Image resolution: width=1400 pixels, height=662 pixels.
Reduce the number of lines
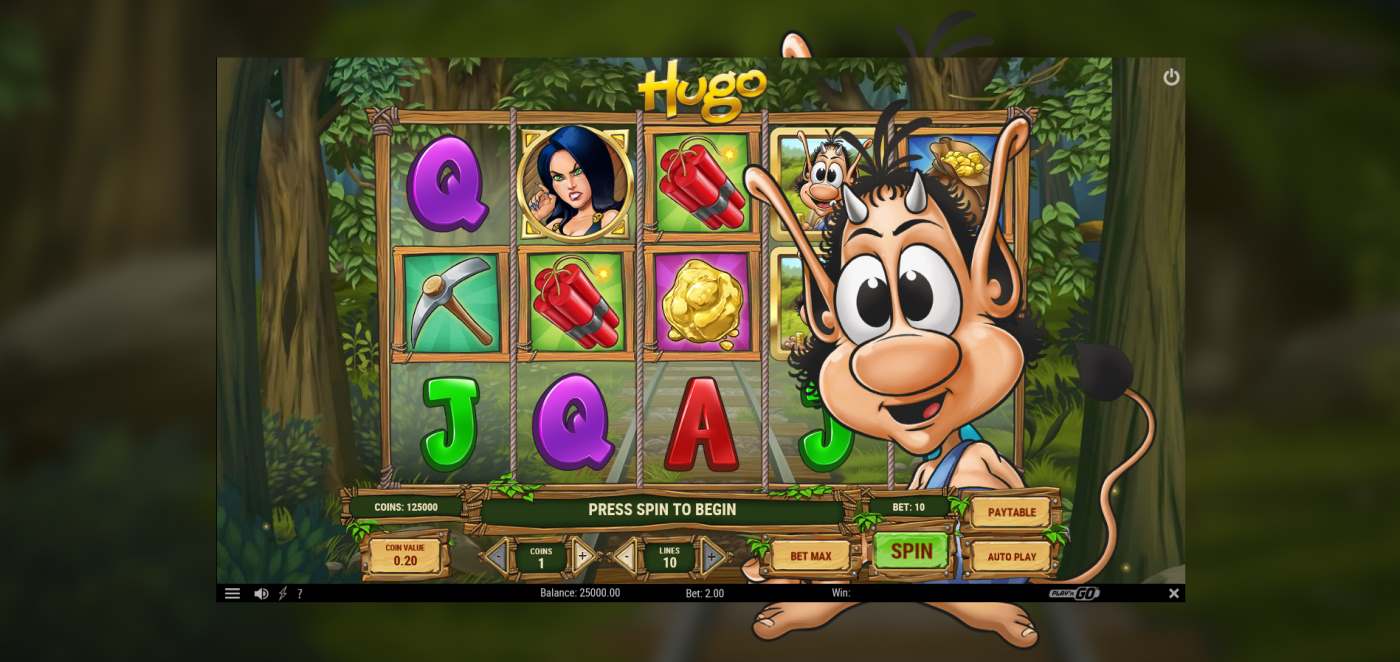[x=627, y=556]
